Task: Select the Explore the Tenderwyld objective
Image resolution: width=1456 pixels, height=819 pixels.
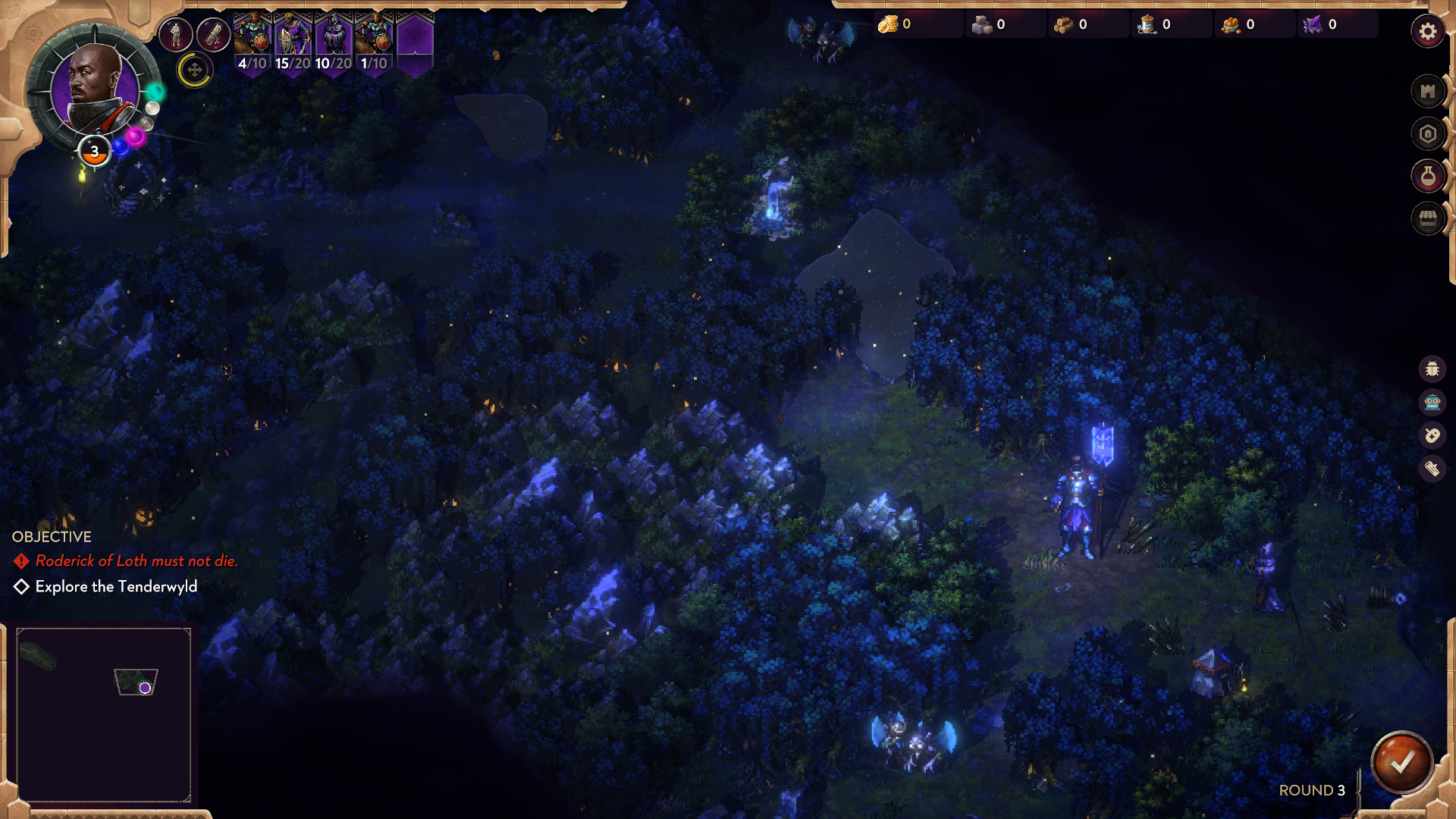Action: tap(116, 587)
